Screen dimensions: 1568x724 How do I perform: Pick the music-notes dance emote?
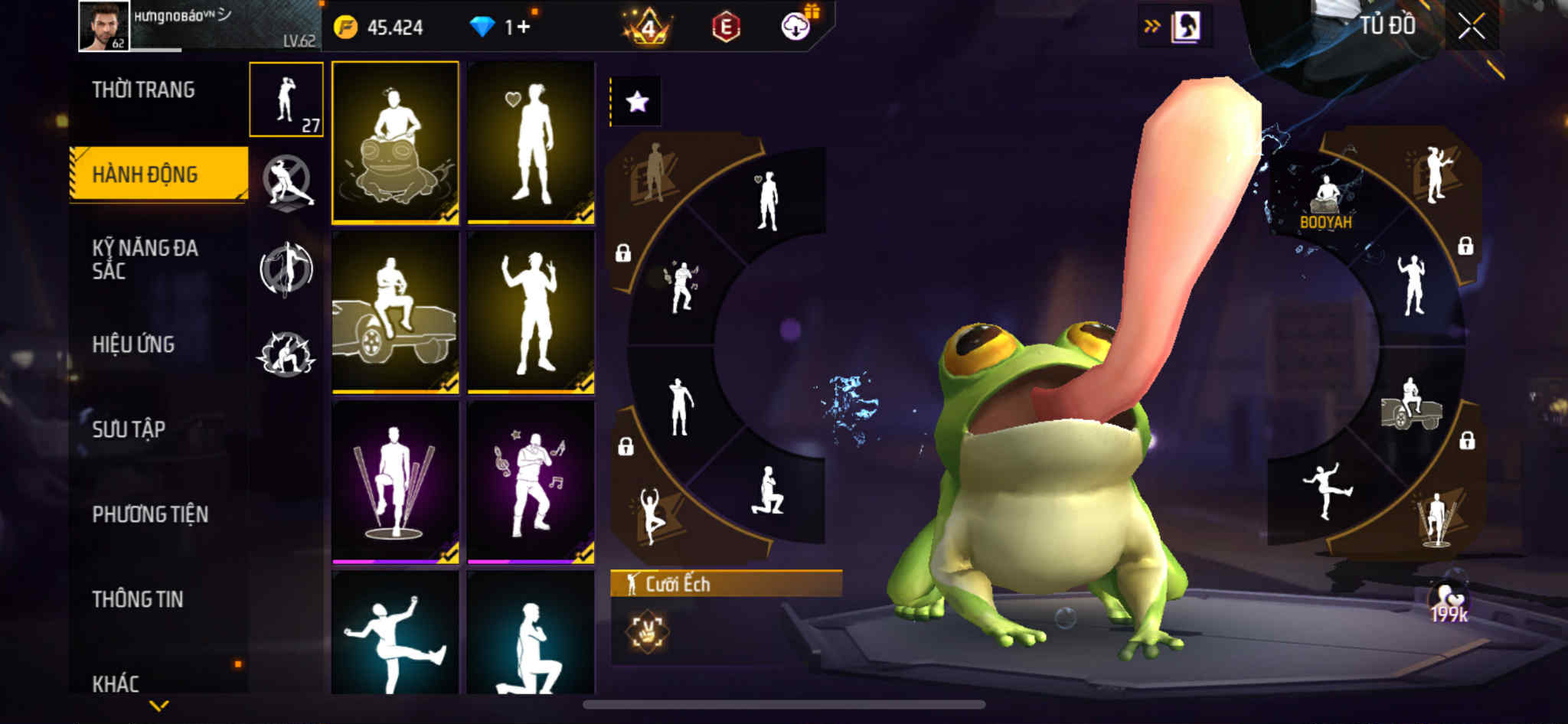(x=531, y=482)
